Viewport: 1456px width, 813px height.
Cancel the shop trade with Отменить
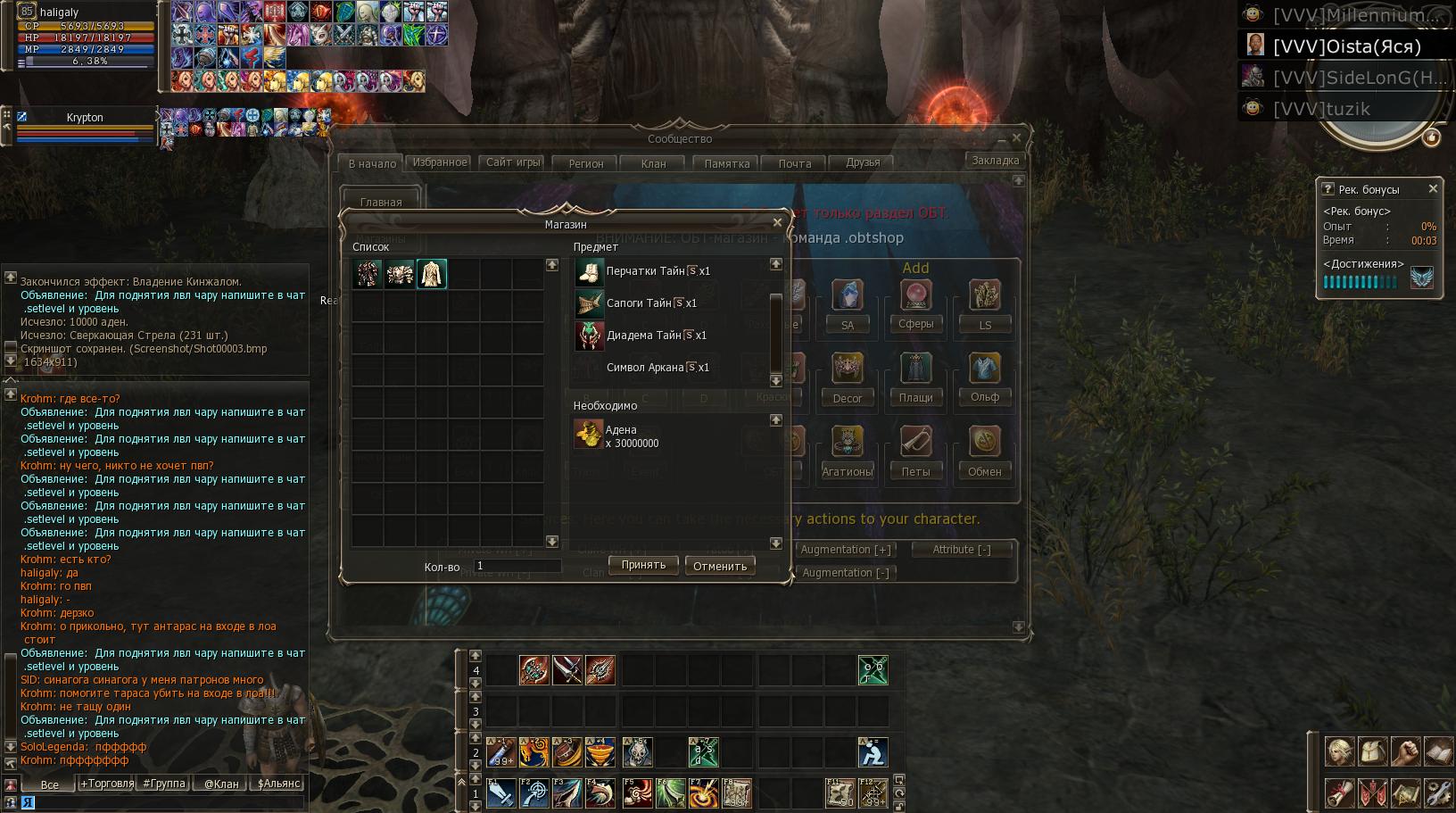[720, 566]
